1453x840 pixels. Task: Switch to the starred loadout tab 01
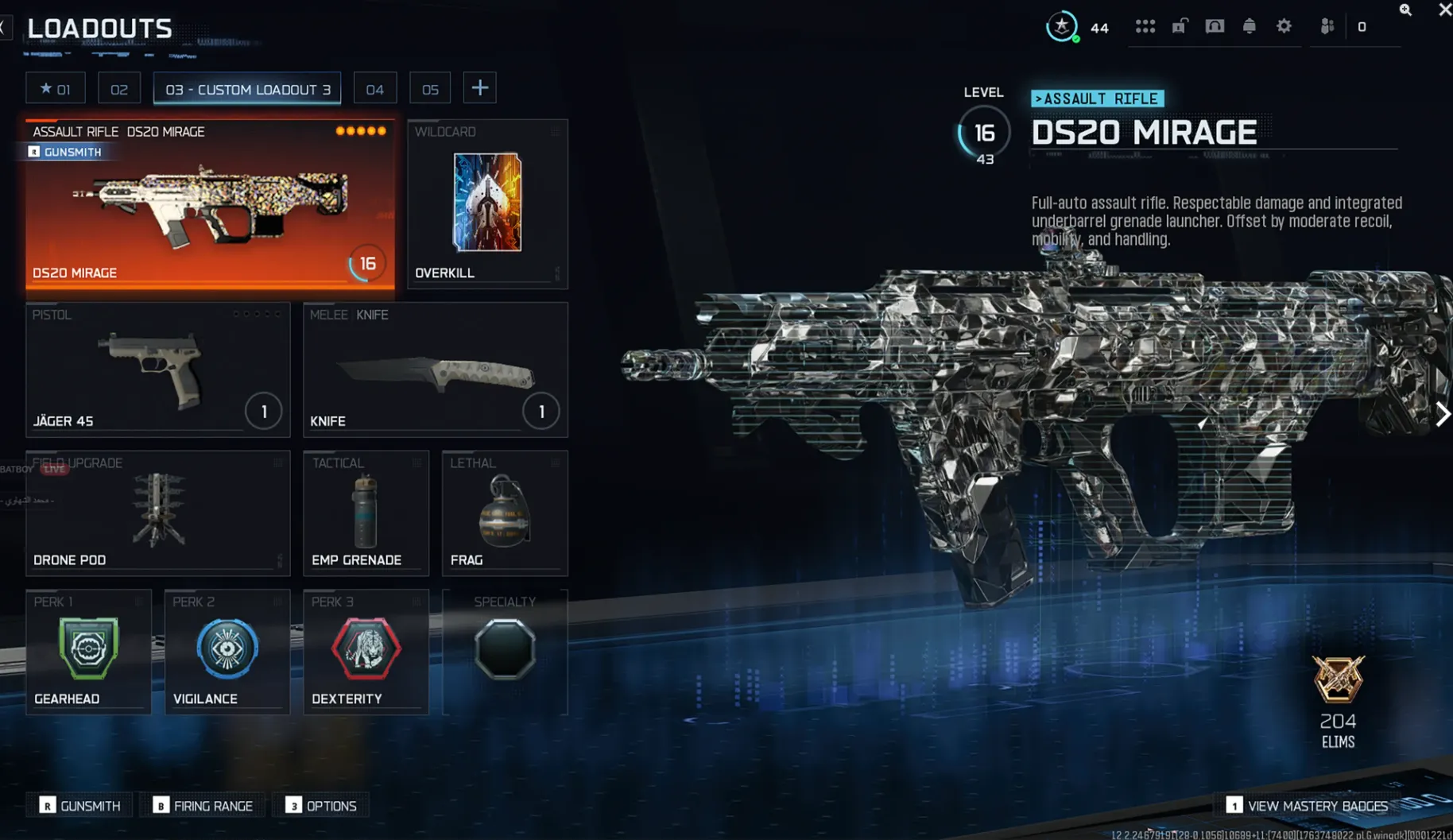[x=55, y=87]
